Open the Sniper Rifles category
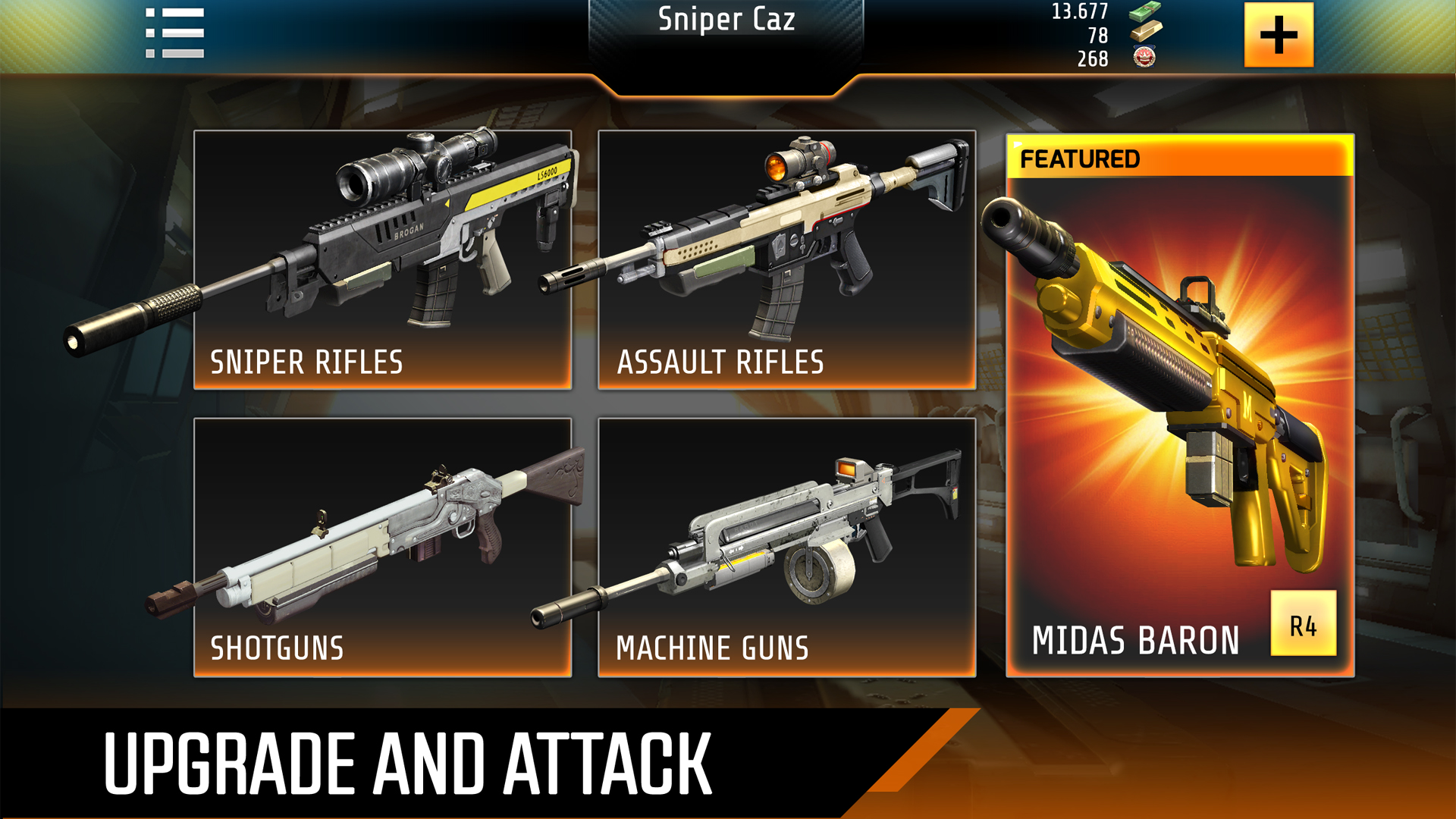This screenshot has height=819, width=1456. coord(307,362)
